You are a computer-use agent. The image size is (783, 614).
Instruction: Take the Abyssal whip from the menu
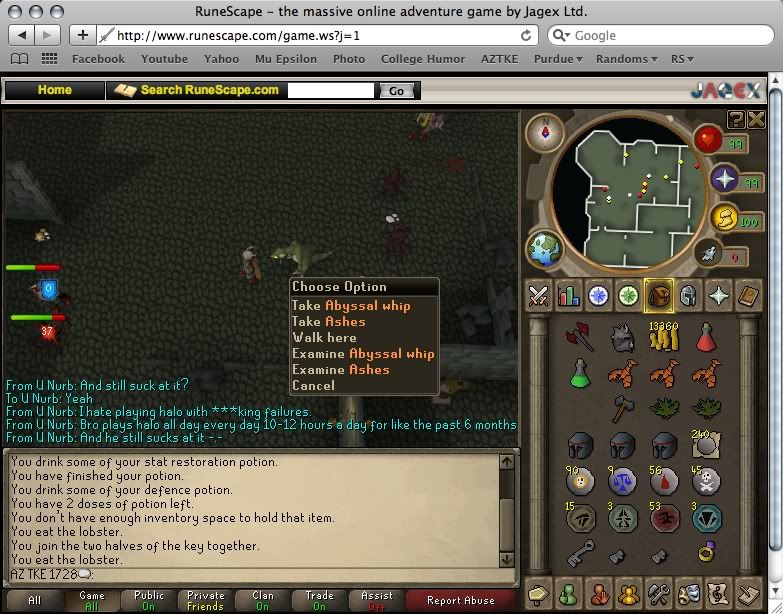[350, 306]
